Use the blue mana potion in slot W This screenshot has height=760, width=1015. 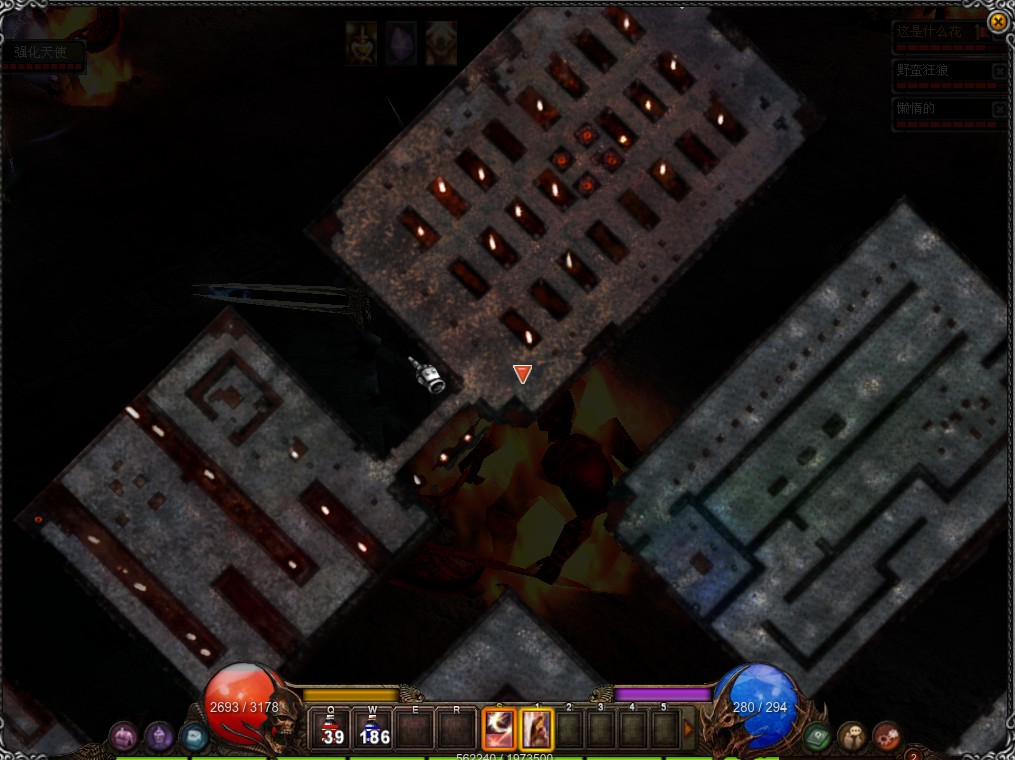[x=372, y=729]
